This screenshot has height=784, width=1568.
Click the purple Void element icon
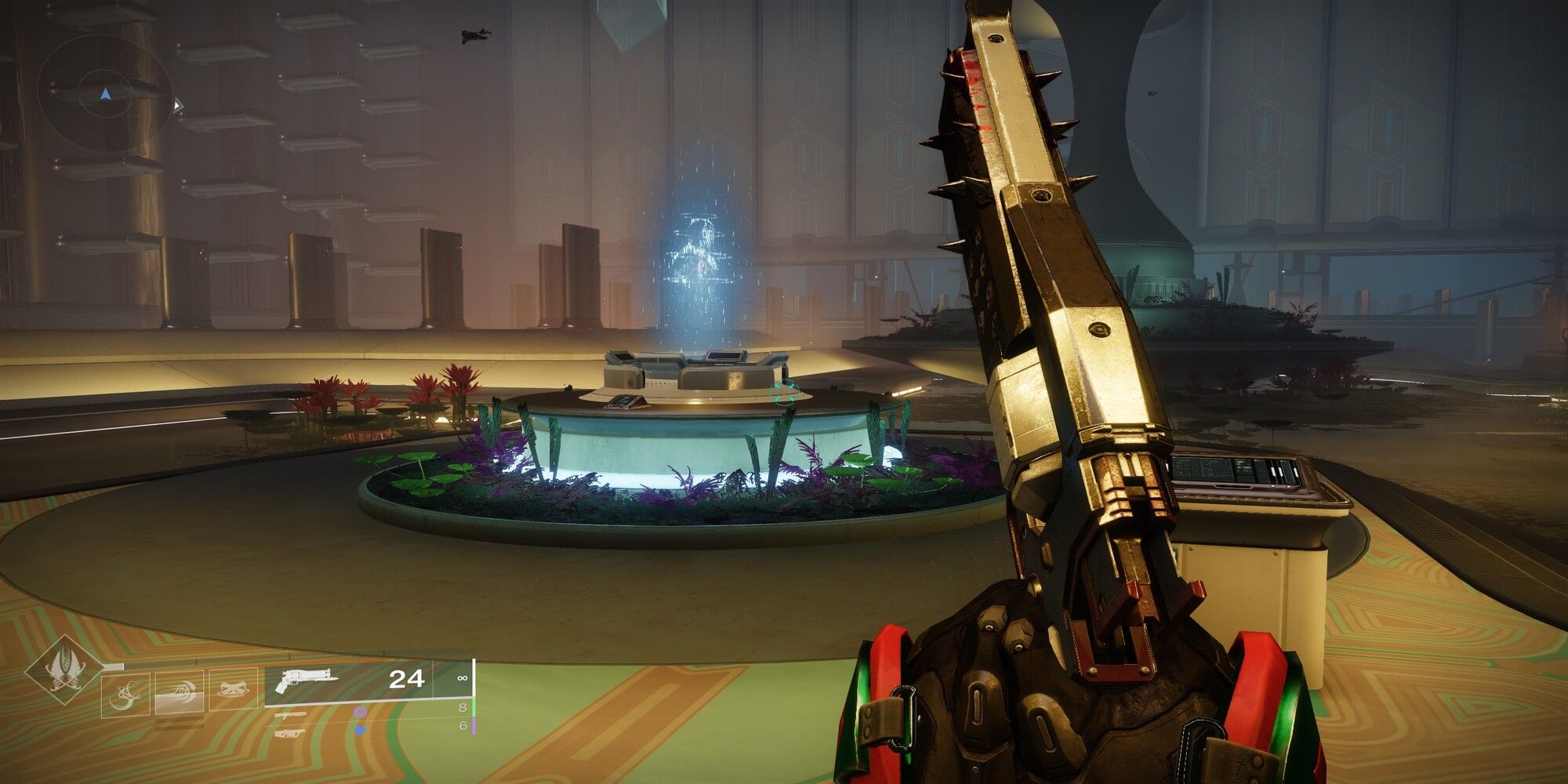(360, 713)
